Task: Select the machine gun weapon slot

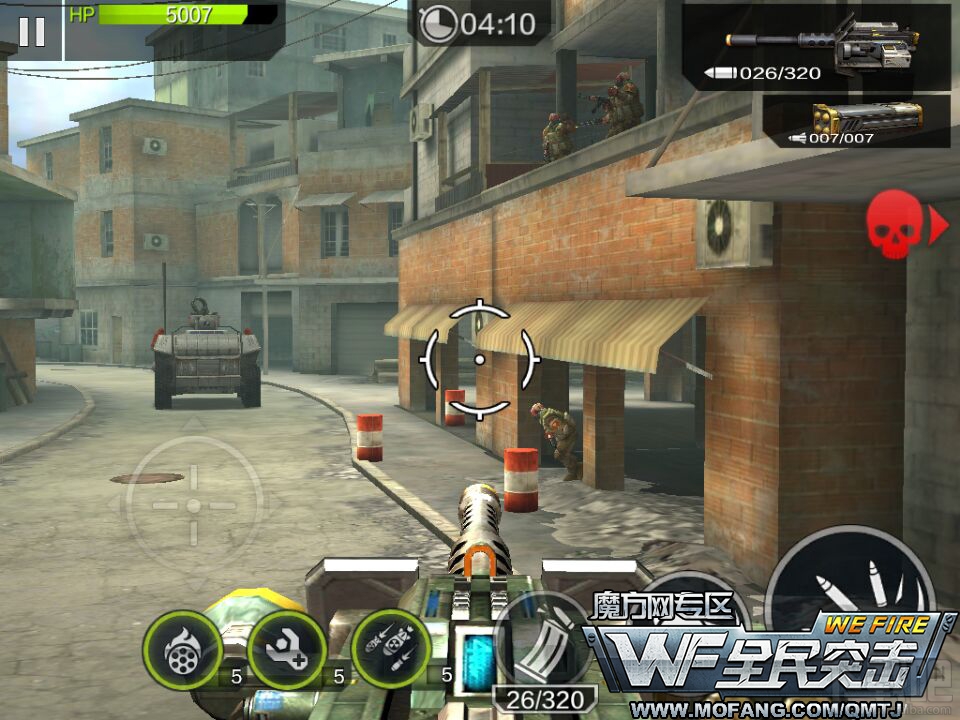Action: click(x=815, y=47)
